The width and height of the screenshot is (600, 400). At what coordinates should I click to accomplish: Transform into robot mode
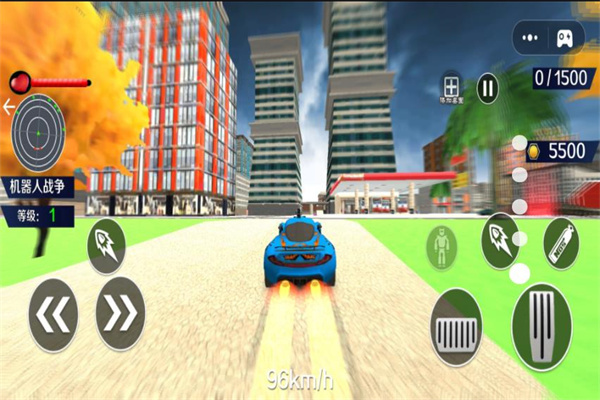pyautogui.click(x=441, y=246)
